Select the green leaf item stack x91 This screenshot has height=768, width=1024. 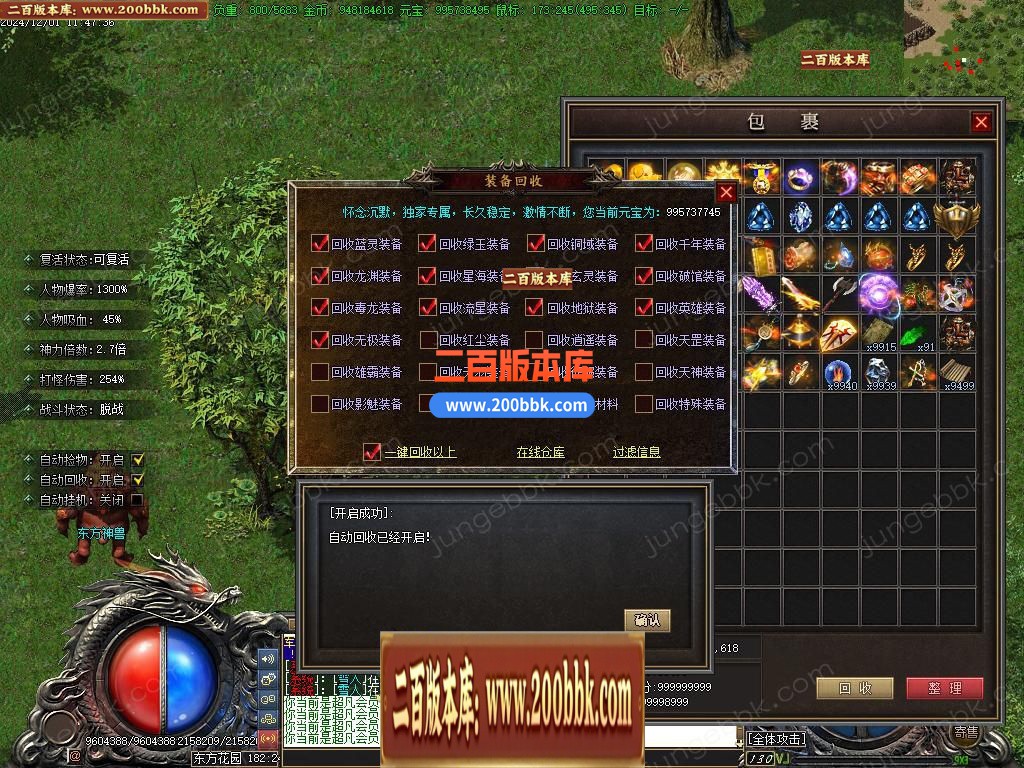point(918,333)
